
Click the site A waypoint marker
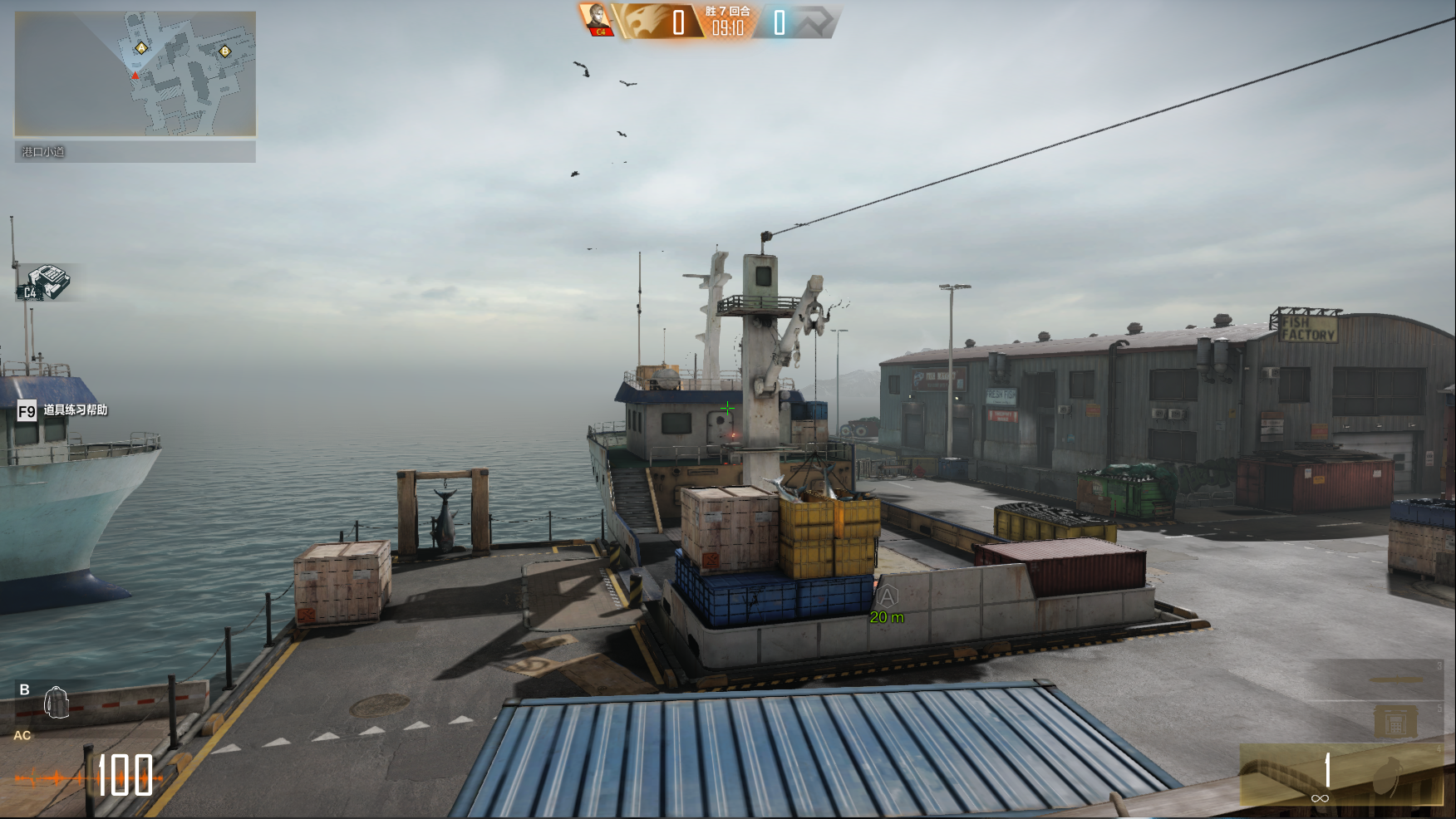click(888, 596)
